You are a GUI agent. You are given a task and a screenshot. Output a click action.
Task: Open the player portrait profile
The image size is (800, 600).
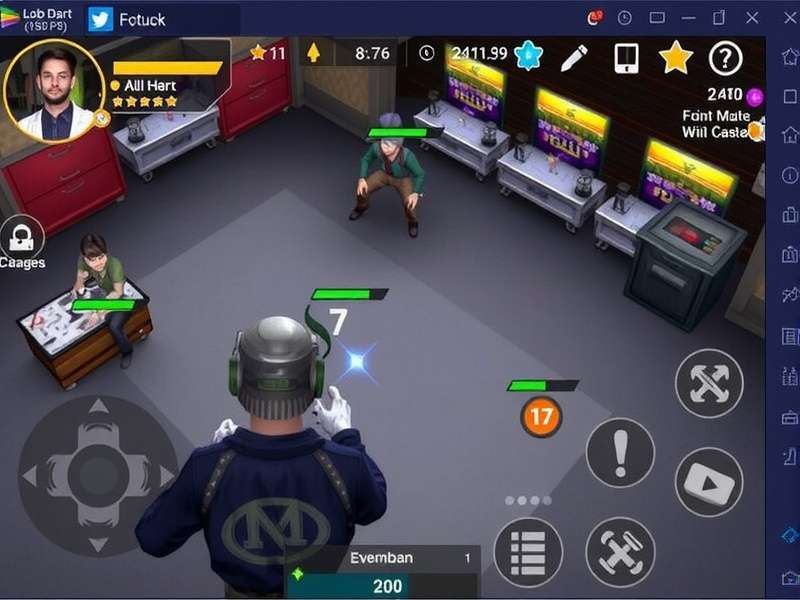coord(54,91)
